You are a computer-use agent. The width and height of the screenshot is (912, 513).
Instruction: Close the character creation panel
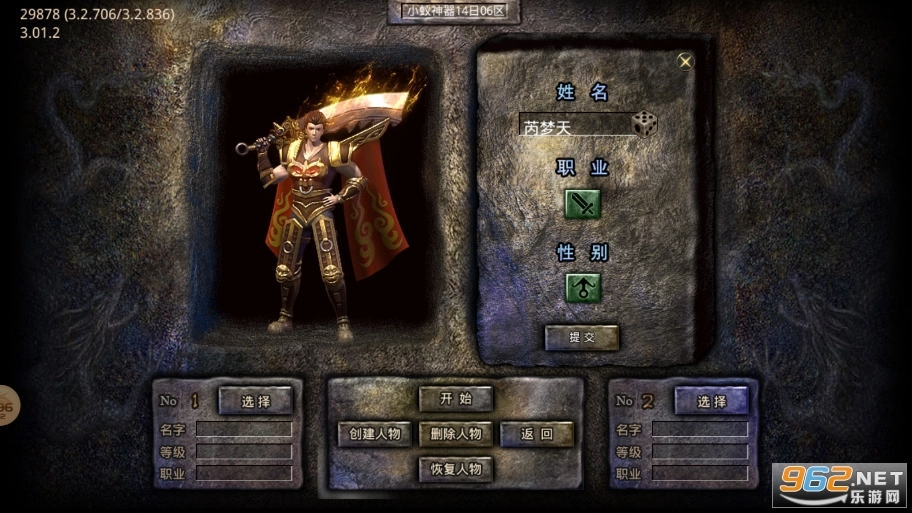(685, 61)
